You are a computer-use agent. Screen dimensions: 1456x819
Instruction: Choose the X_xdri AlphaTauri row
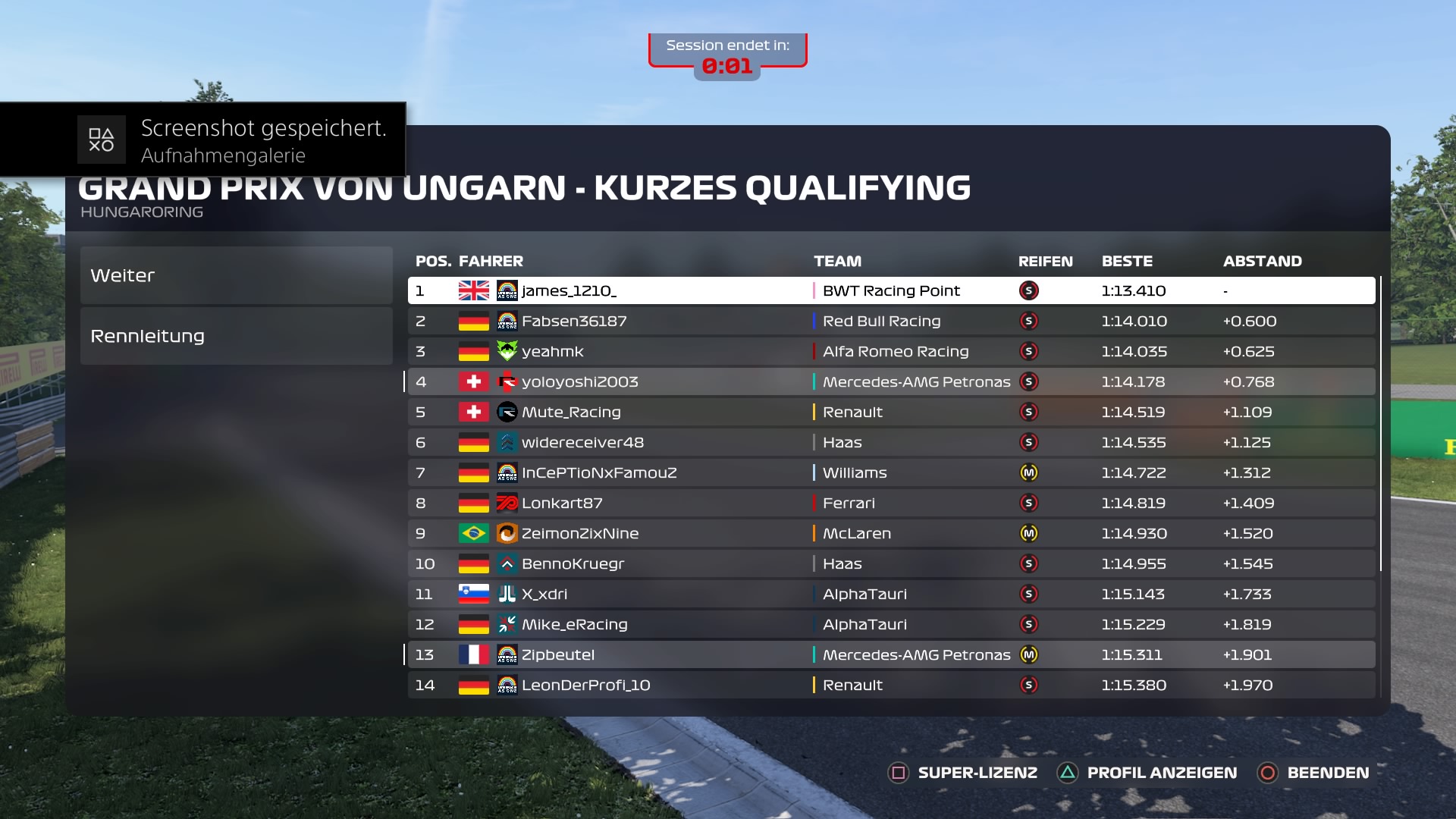pos(891,594)
